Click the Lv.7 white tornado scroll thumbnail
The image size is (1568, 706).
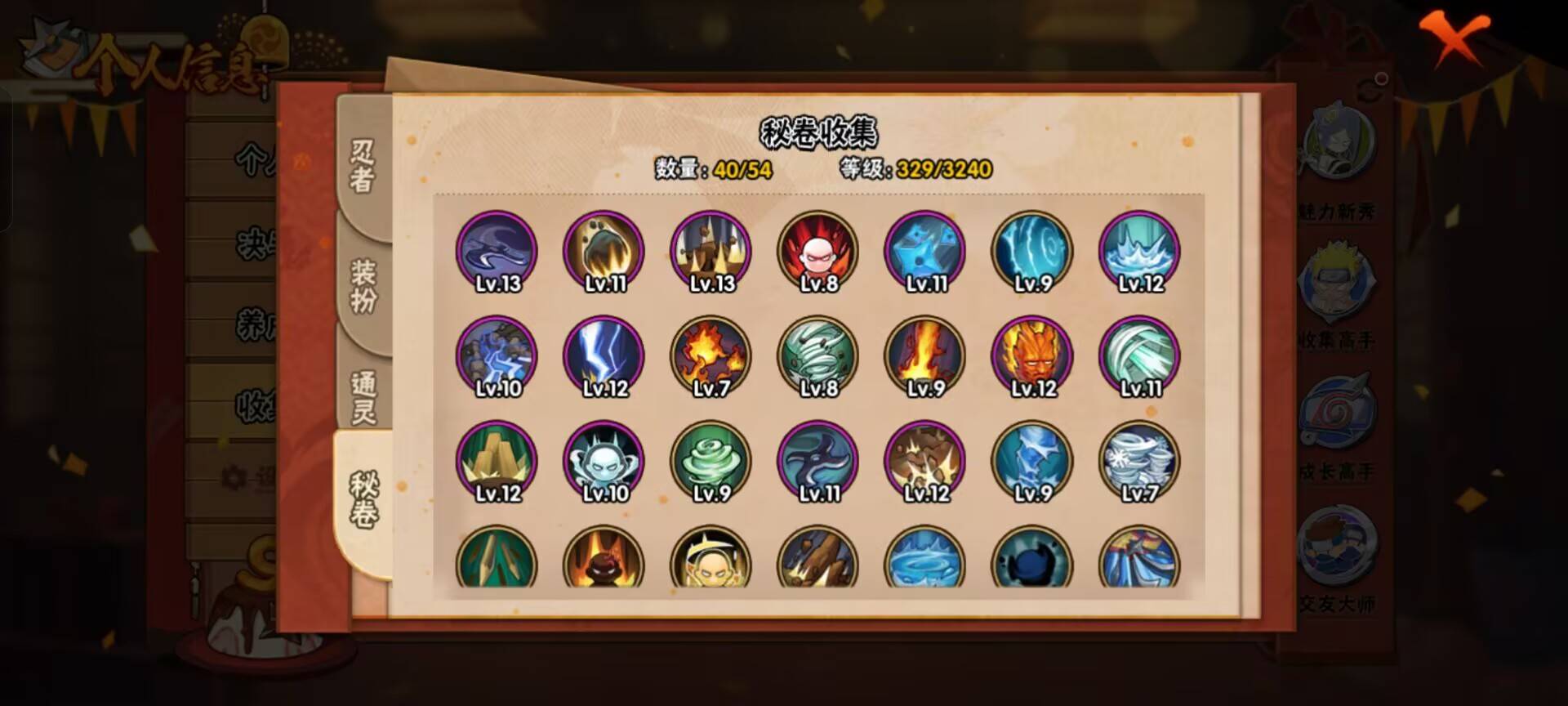pos(1139,460)
